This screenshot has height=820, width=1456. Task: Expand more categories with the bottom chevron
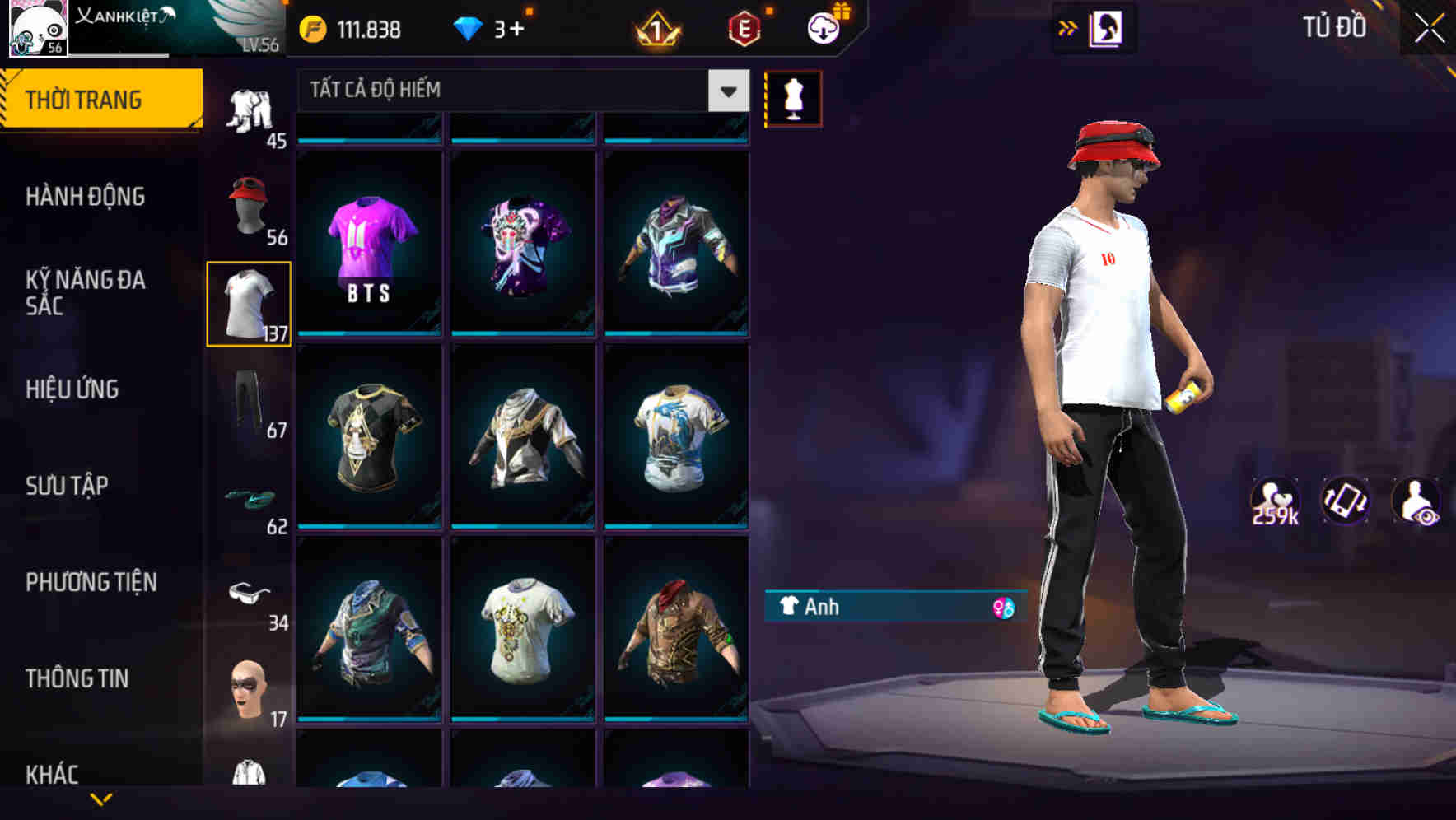click(x=102, y=798)
